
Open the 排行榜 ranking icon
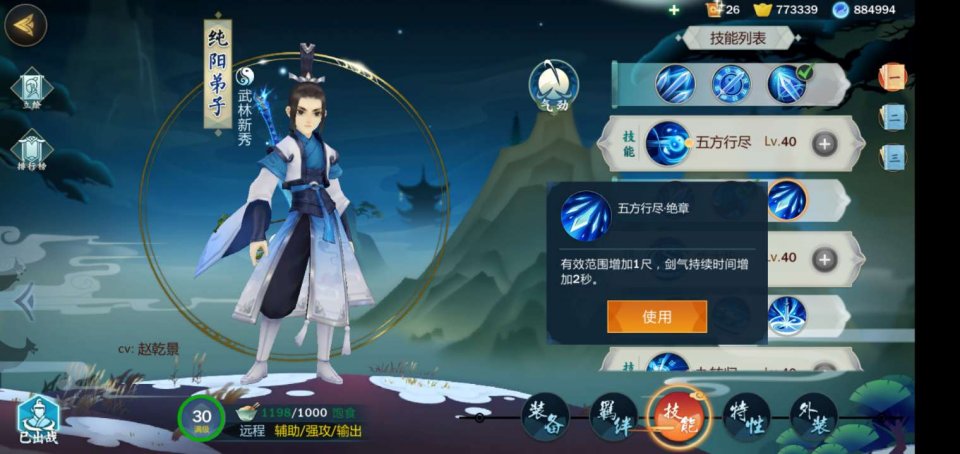(x=31, y=152)
